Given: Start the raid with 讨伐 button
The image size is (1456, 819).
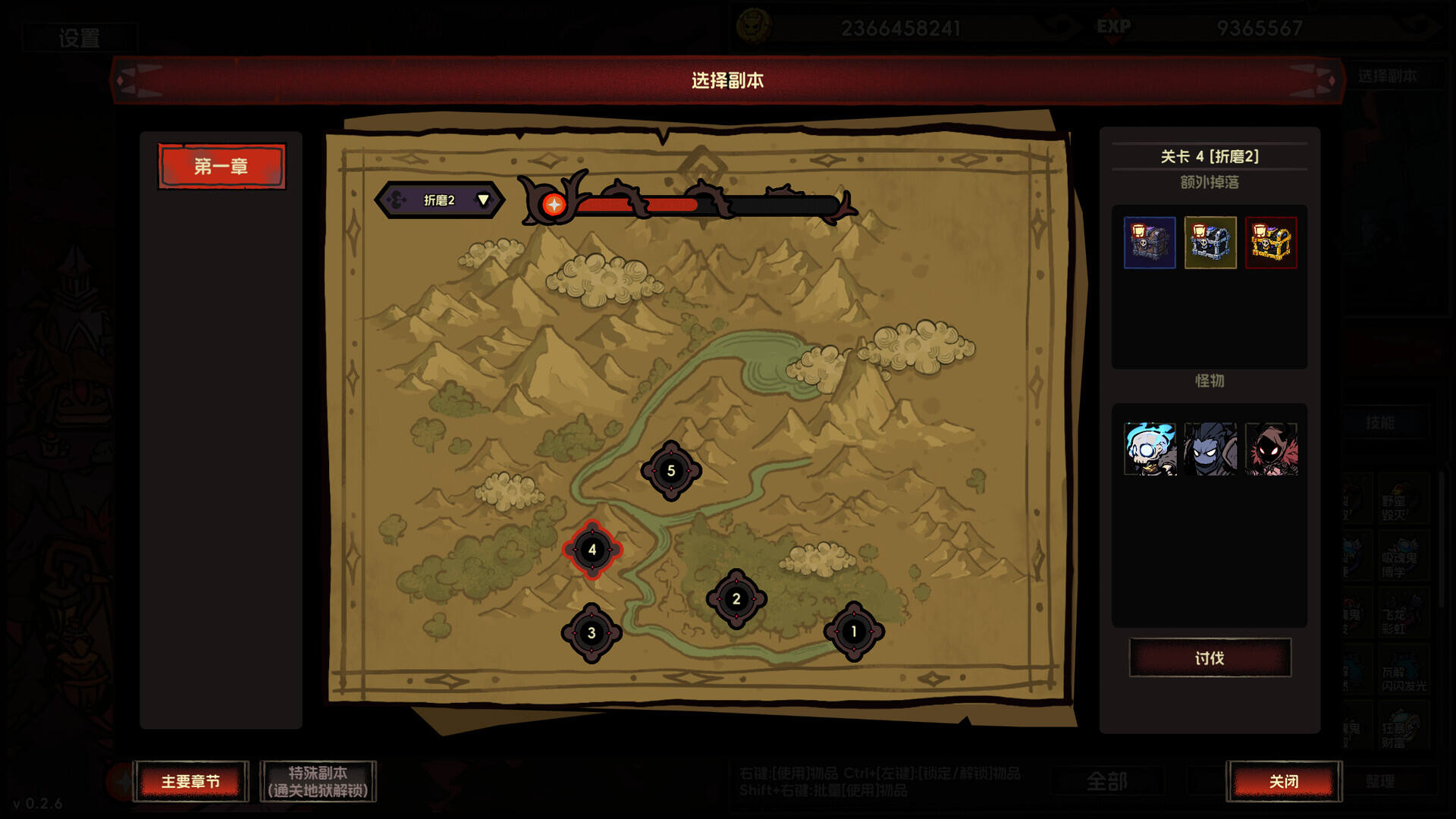Looking at the screenshot, I should pos(1210,657).
